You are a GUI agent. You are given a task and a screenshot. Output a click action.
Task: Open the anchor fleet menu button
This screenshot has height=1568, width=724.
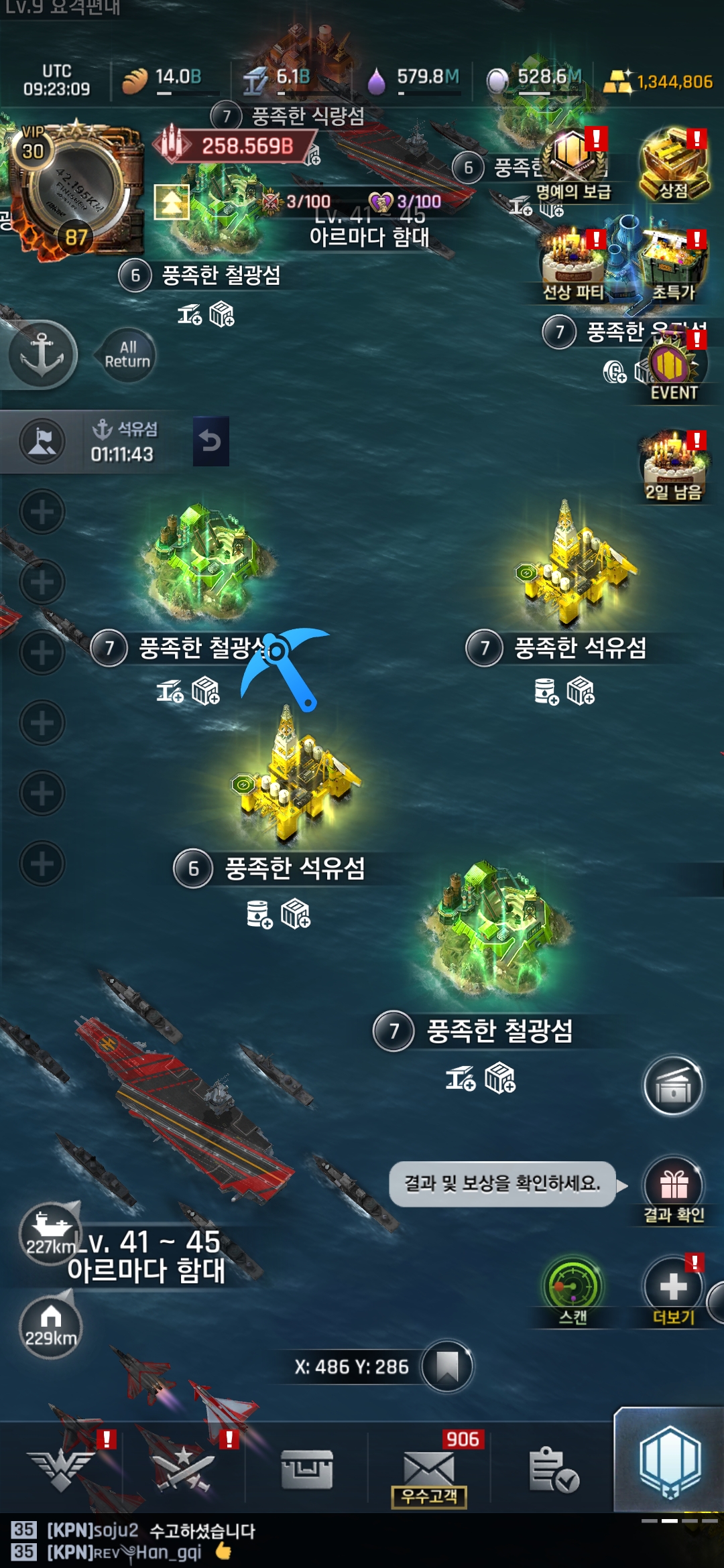coord(42,354)
